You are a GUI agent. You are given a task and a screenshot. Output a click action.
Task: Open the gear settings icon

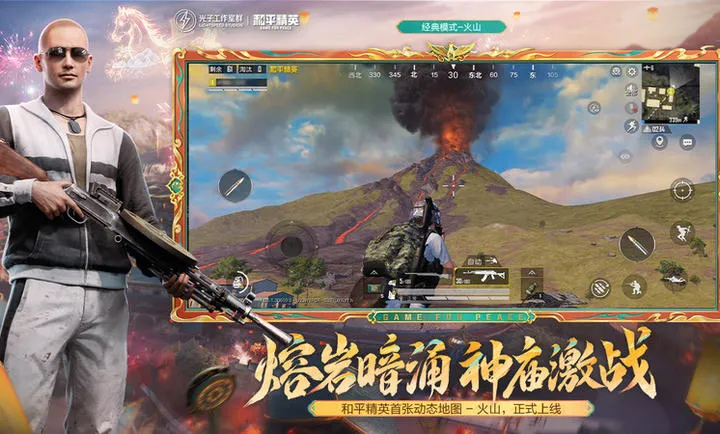[631, 72]
